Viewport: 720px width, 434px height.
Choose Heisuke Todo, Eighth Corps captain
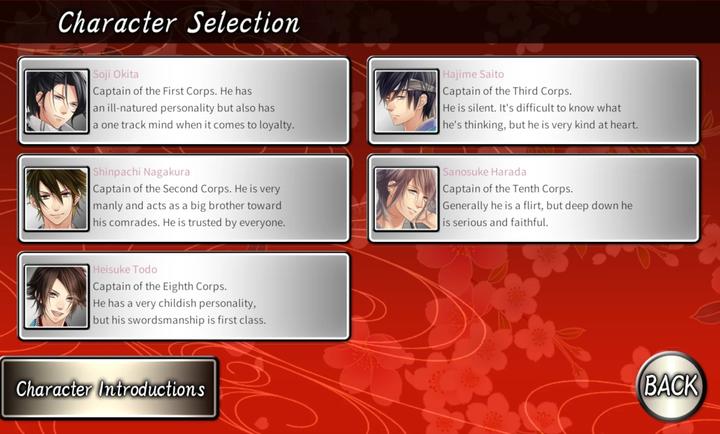coord(184,296)
